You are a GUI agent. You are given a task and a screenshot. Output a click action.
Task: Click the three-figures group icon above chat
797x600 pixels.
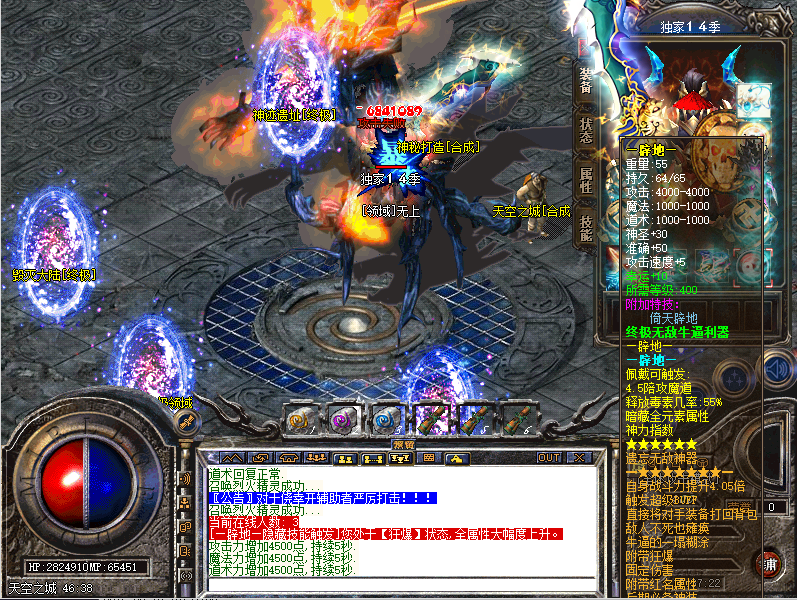pyautogui.click(x=316, y=457)
